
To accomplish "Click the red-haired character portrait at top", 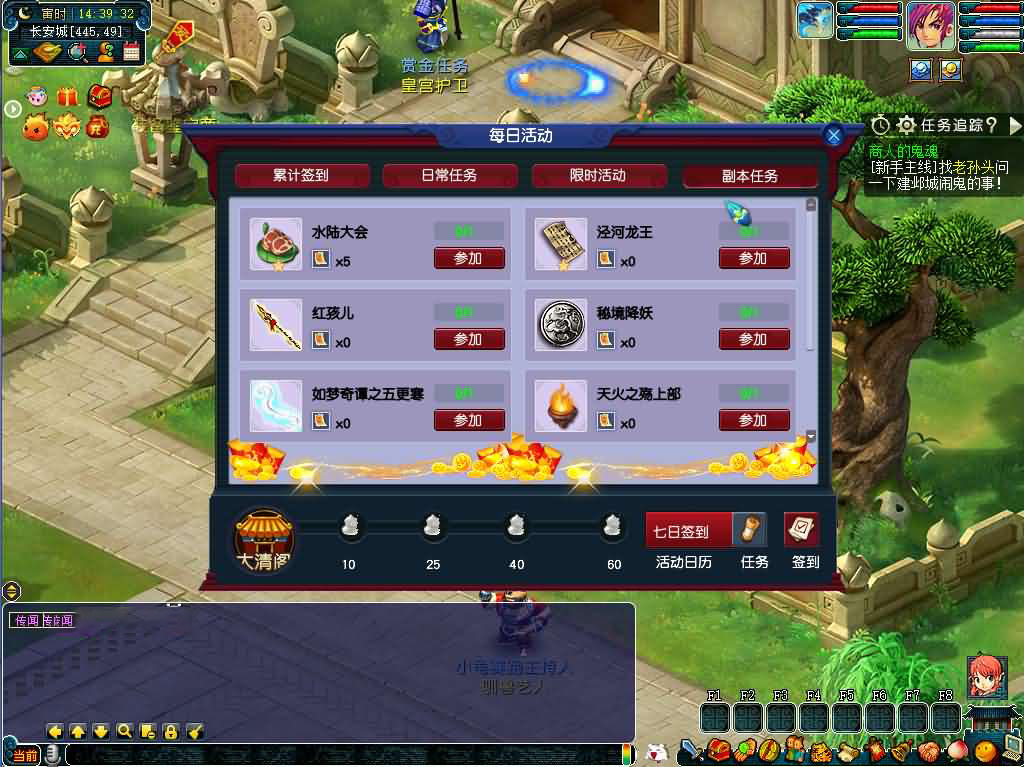I will pos(931,25).
